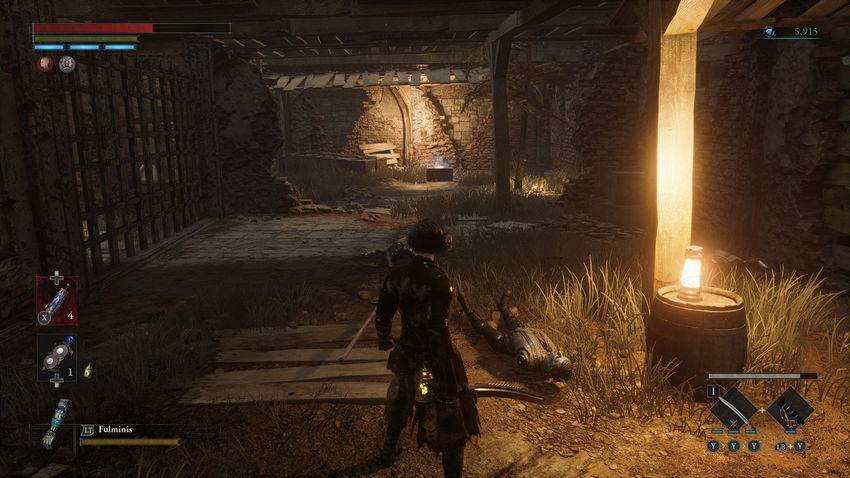Select the lower belt item slot
The image size is (850, 478).
(x=56, y=357)
